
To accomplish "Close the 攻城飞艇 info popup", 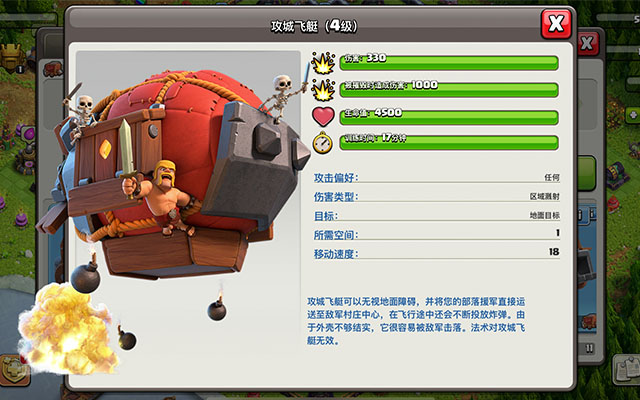I will (x=555, y=23).
